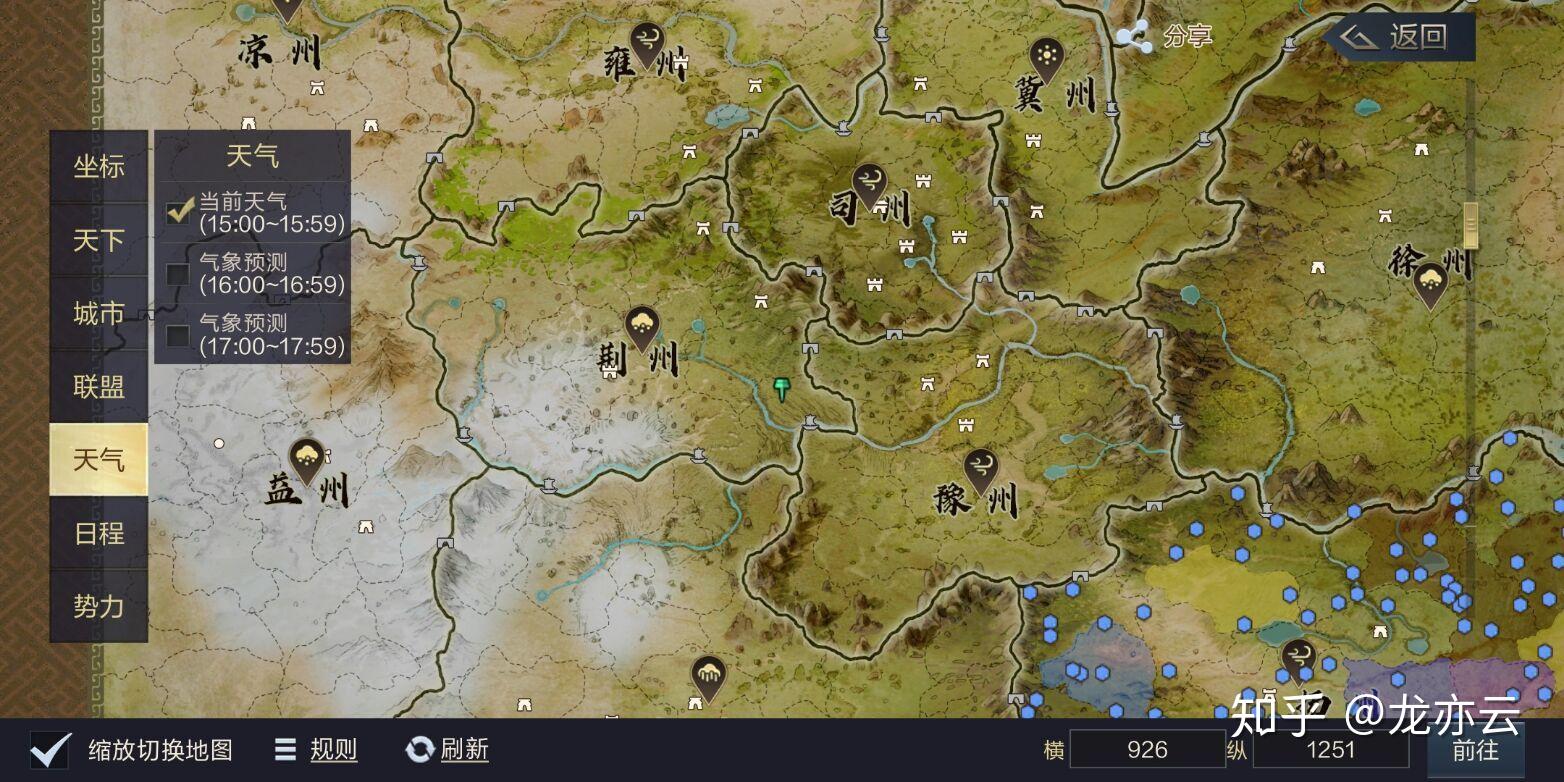The image size is (1564, 782).
Task: Switch to the 势力 tab
Action: click(x=99, y=606)
